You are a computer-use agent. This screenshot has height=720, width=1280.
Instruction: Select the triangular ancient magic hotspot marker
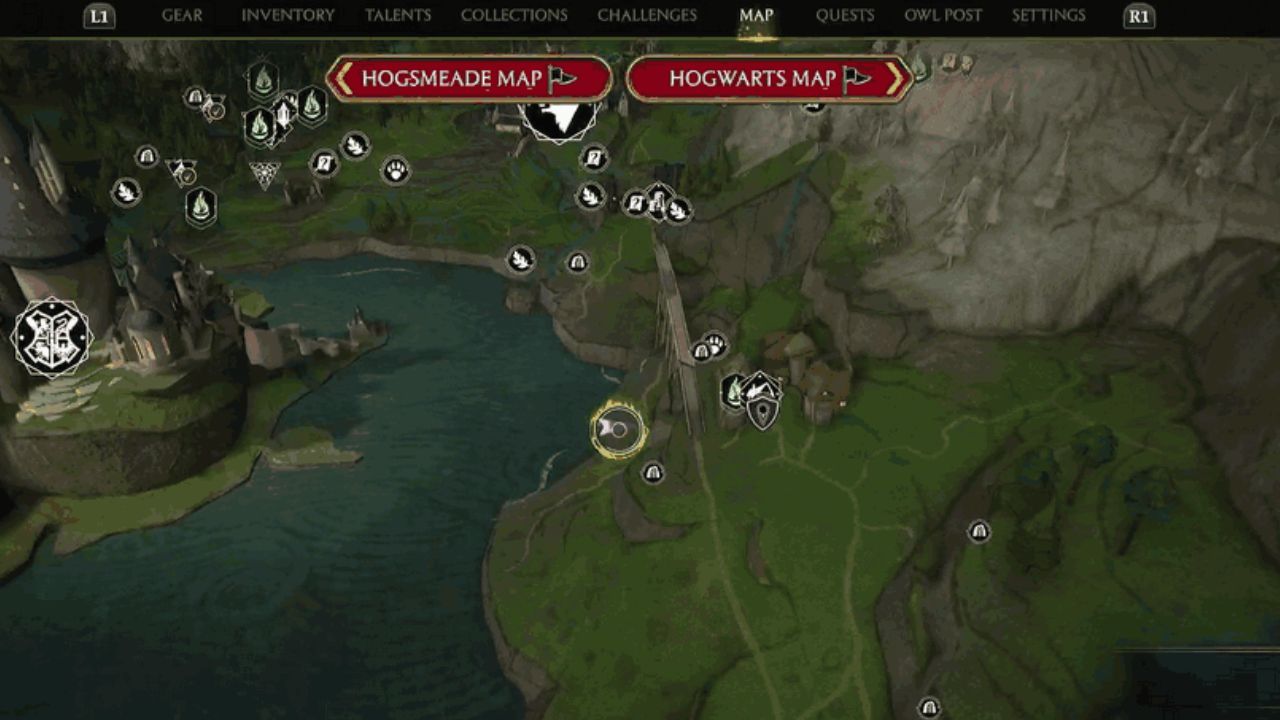[264, 173]
